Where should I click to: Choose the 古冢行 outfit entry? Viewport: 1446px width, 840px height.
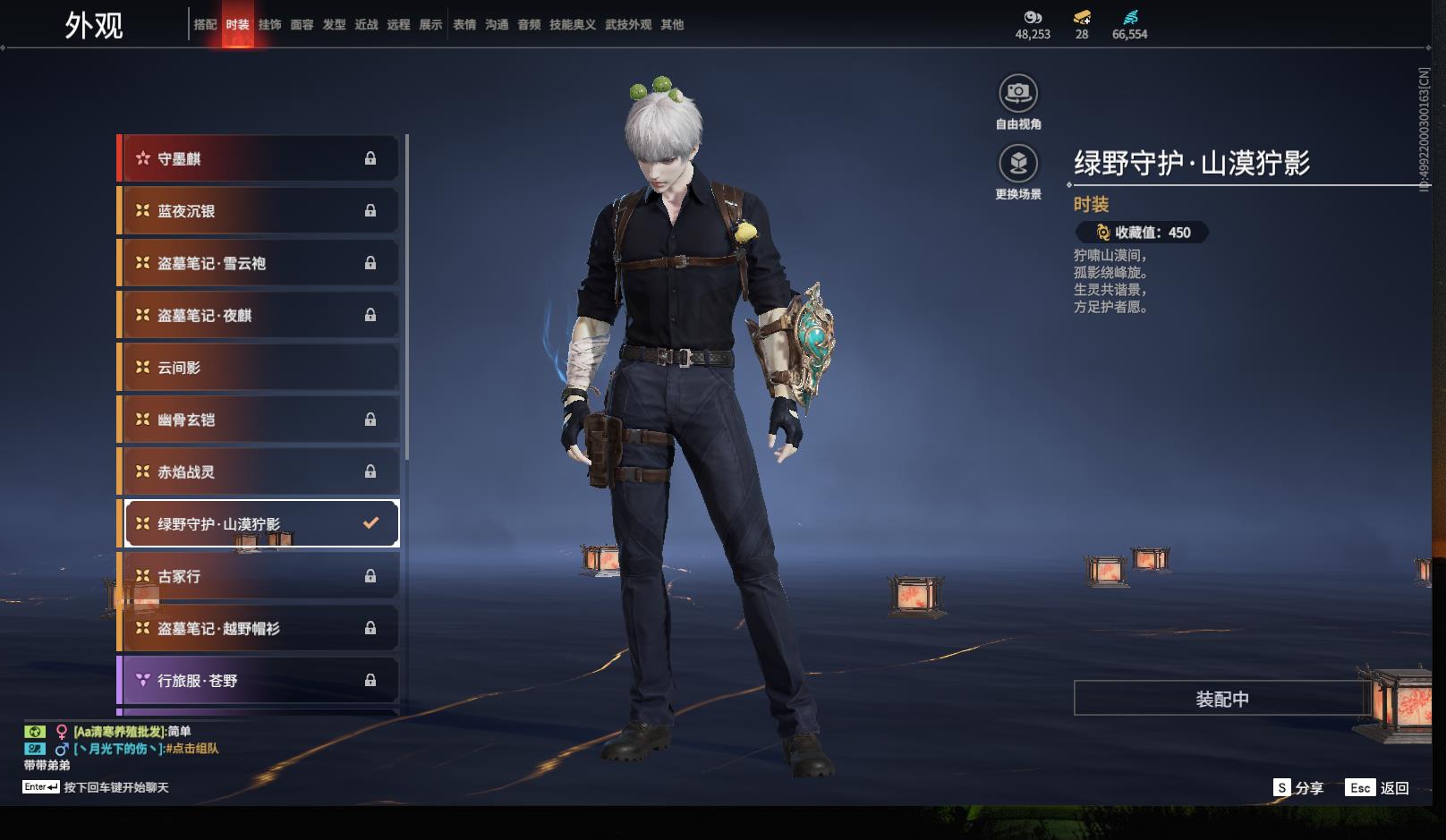click(x=259, y=576)
